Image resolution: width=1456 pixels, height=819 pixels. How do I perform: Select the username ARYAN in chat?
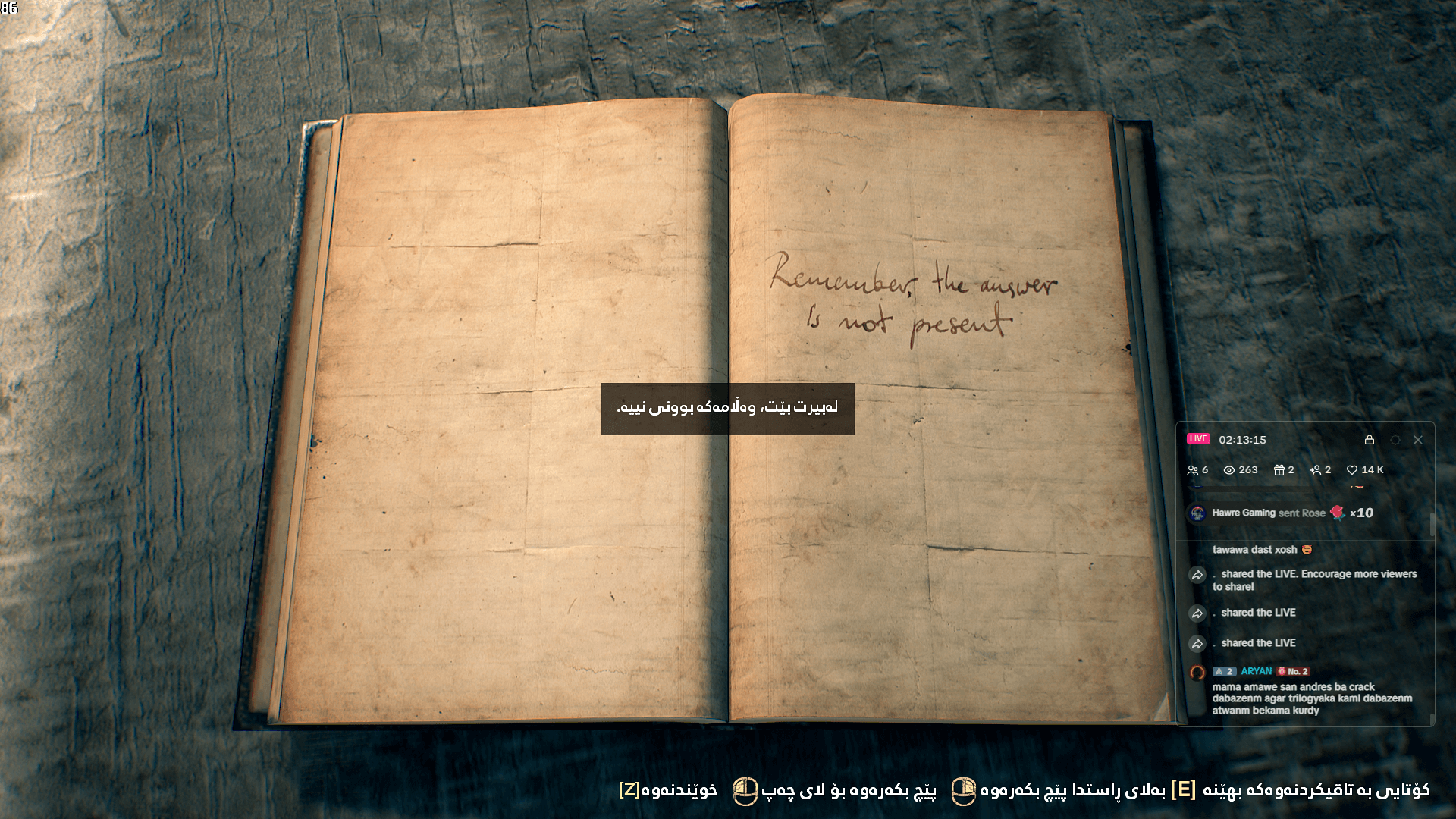tap(1257, 672)
